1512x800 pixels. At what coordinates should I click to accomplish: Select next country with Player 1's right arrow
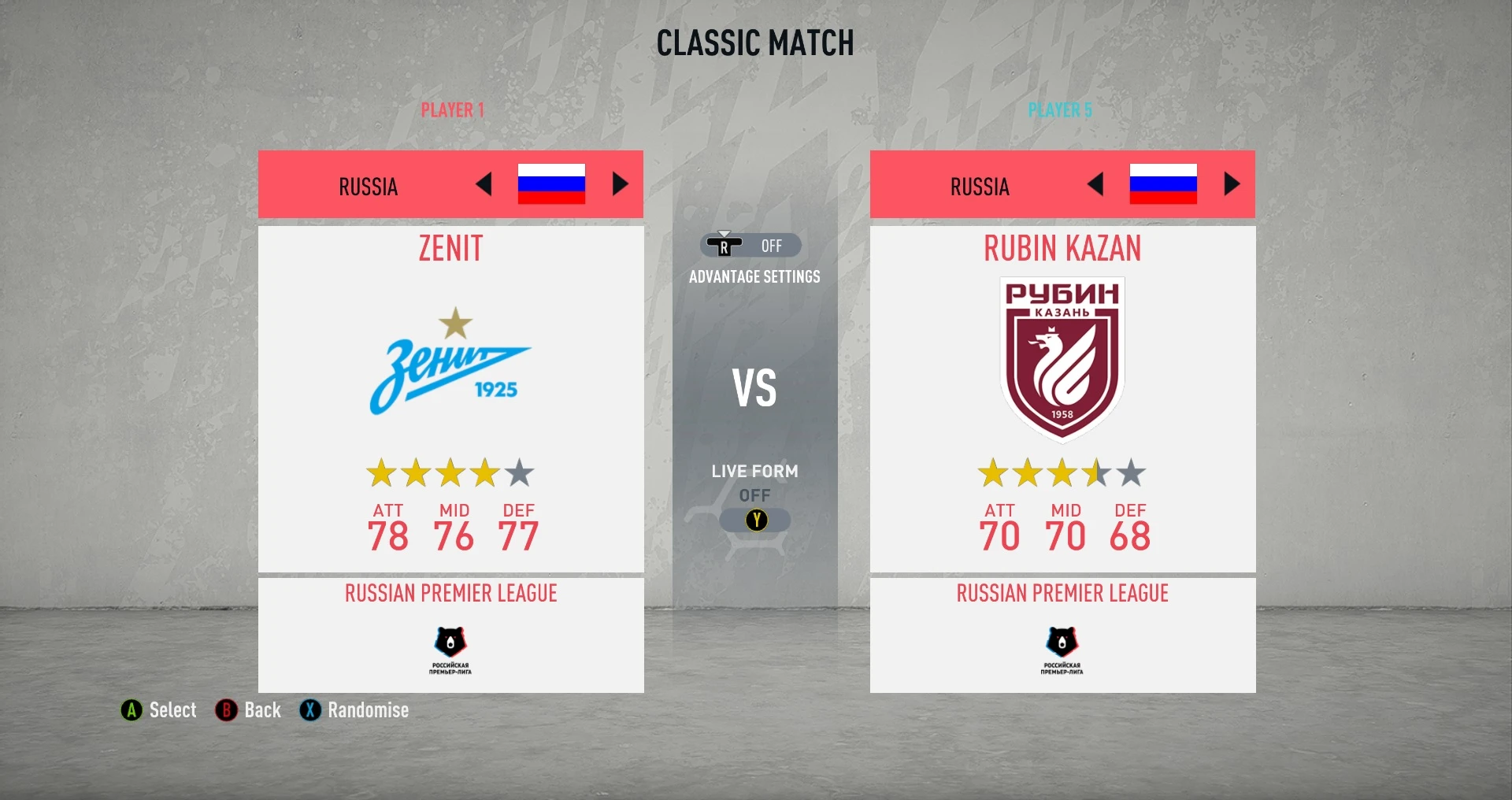click(x=621, y=183)
